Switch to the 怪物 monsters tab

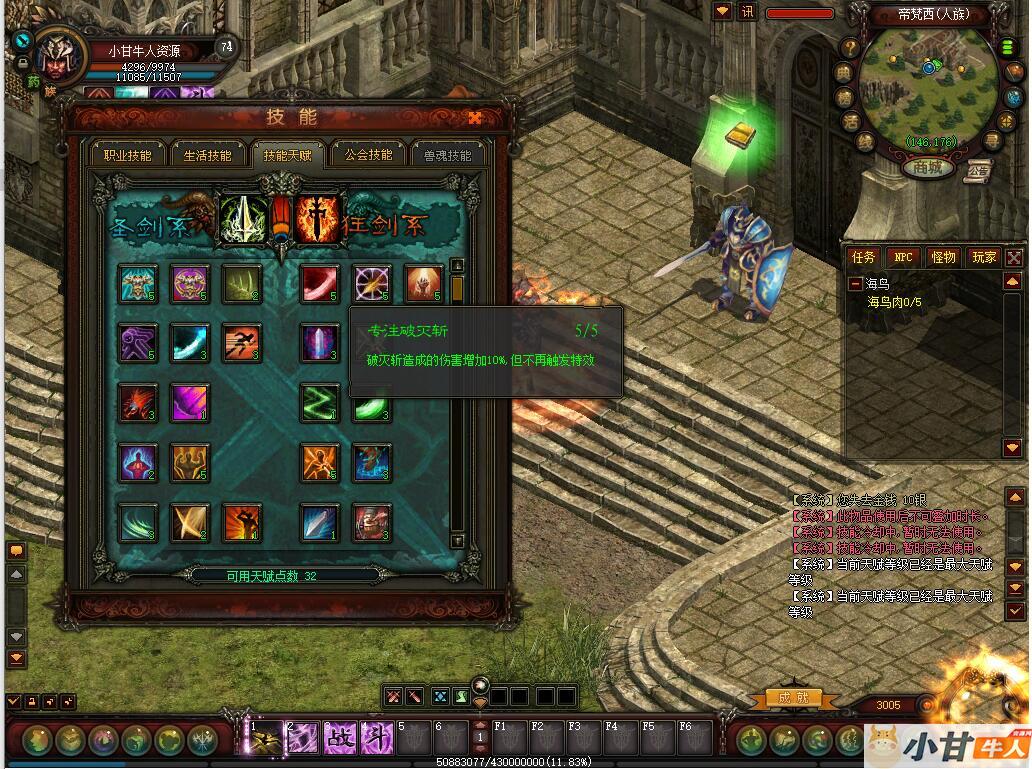click(x=943, y=257)
